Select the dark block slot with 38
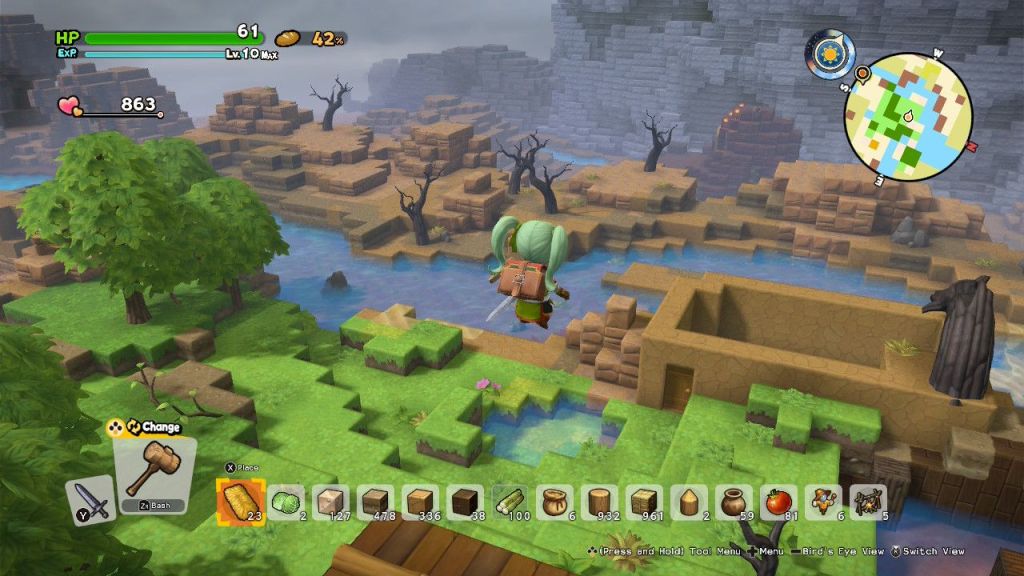The image size is (1024, 576). (465, 501)
